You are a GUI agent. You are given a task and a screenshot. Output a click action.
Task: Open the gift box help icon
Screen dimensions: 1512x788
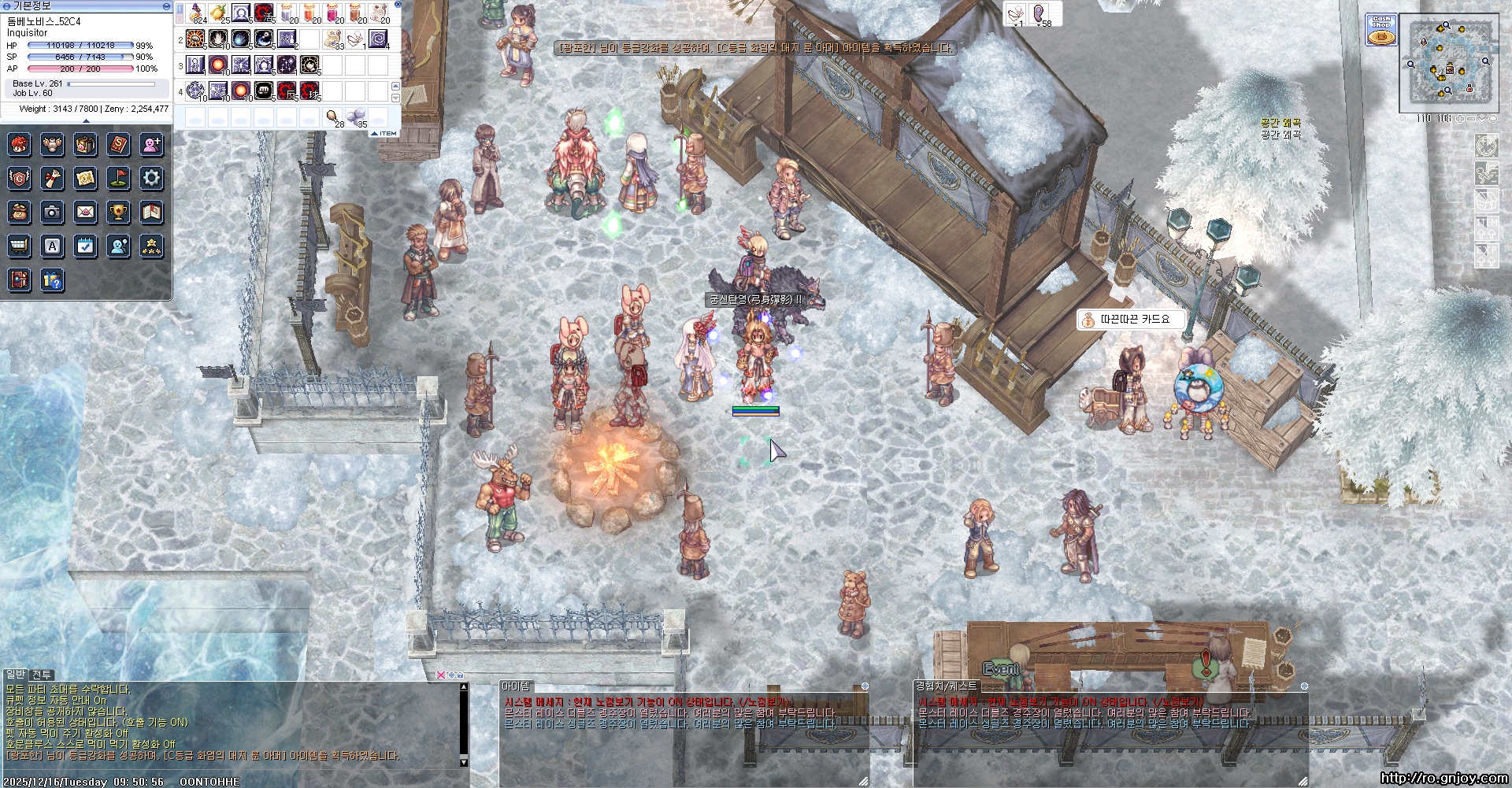coord(52,279)
